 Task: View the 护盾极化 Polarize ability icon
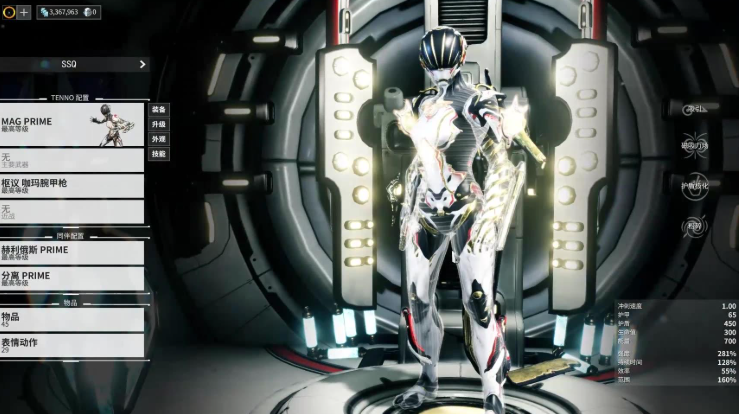pyautogui.click(x=693, y=186)
